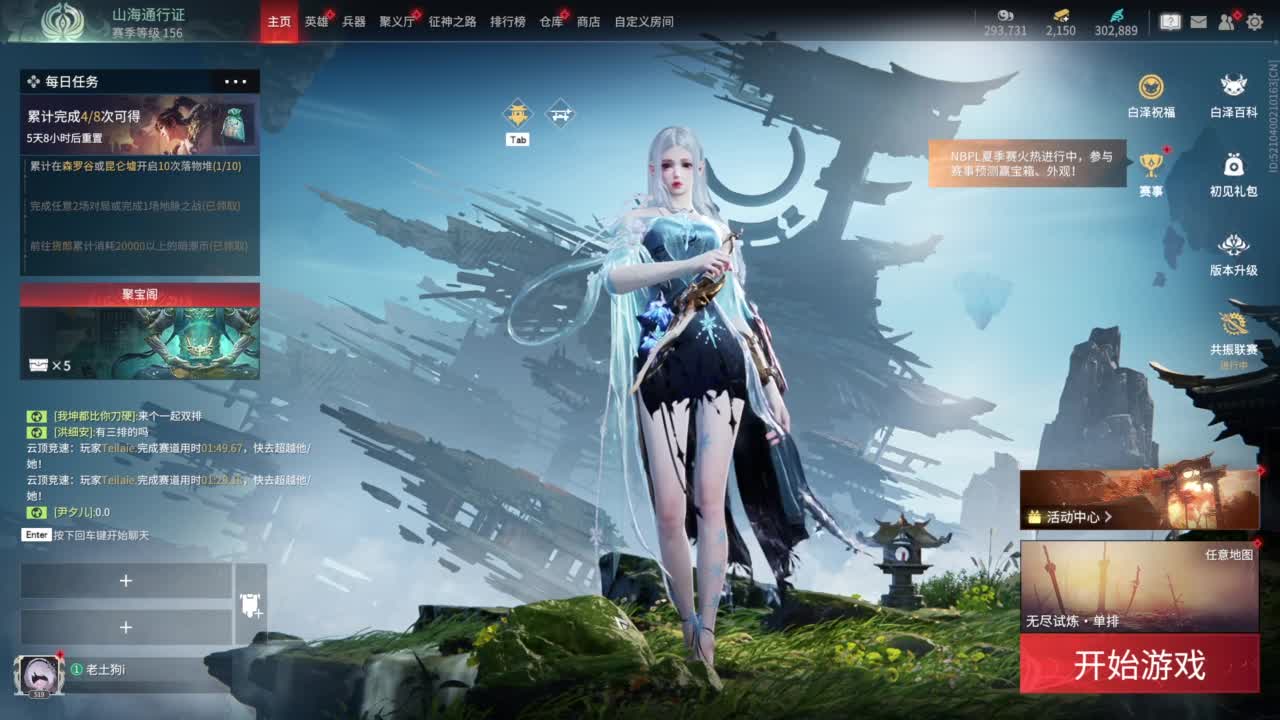Show the 排行榜 leaderboard tab
The image size is (1280, 720).
tap(508, 21)
